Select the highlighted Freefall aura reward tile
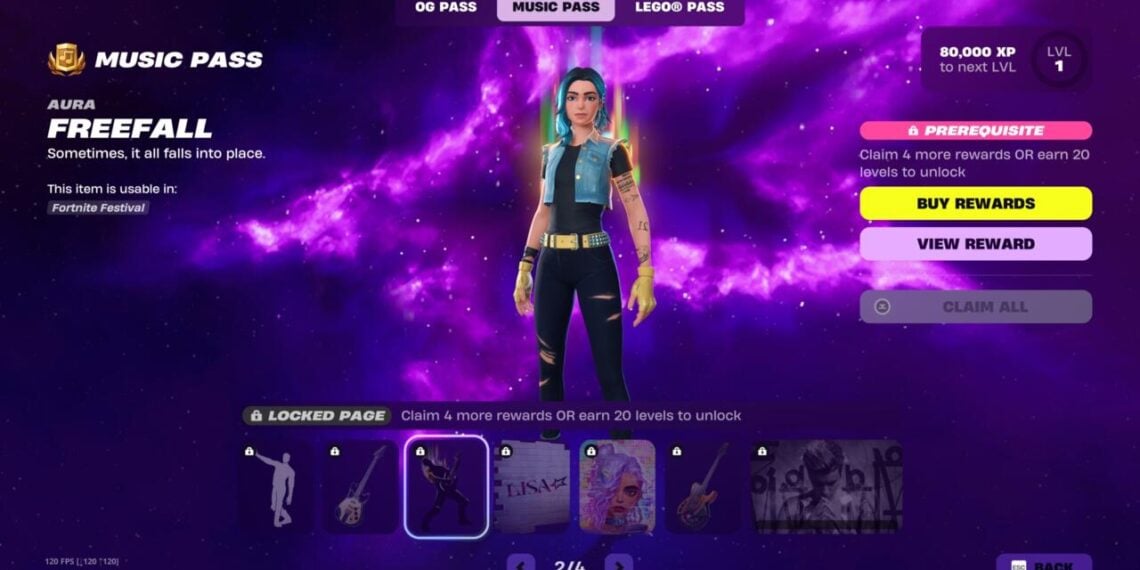Image resolution: width=1140 pixels, height=570 pixels. (x=446, y=486)
